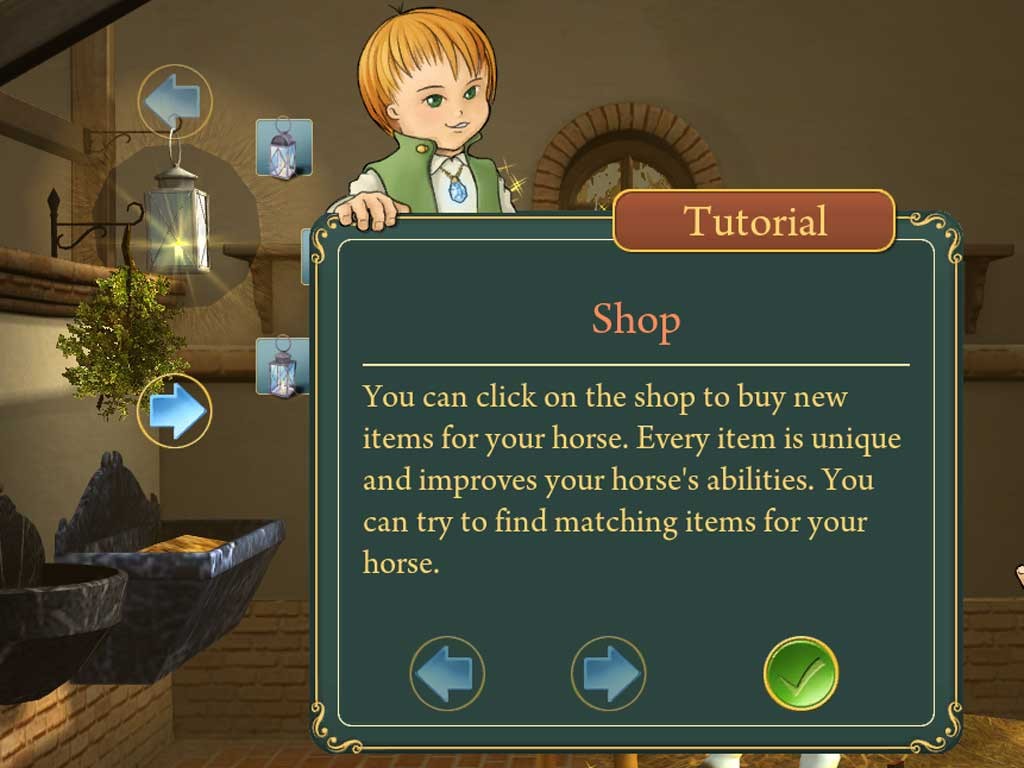Click the left arrow above the hanging lantern

pyautogui.click(x=174, y=101)
